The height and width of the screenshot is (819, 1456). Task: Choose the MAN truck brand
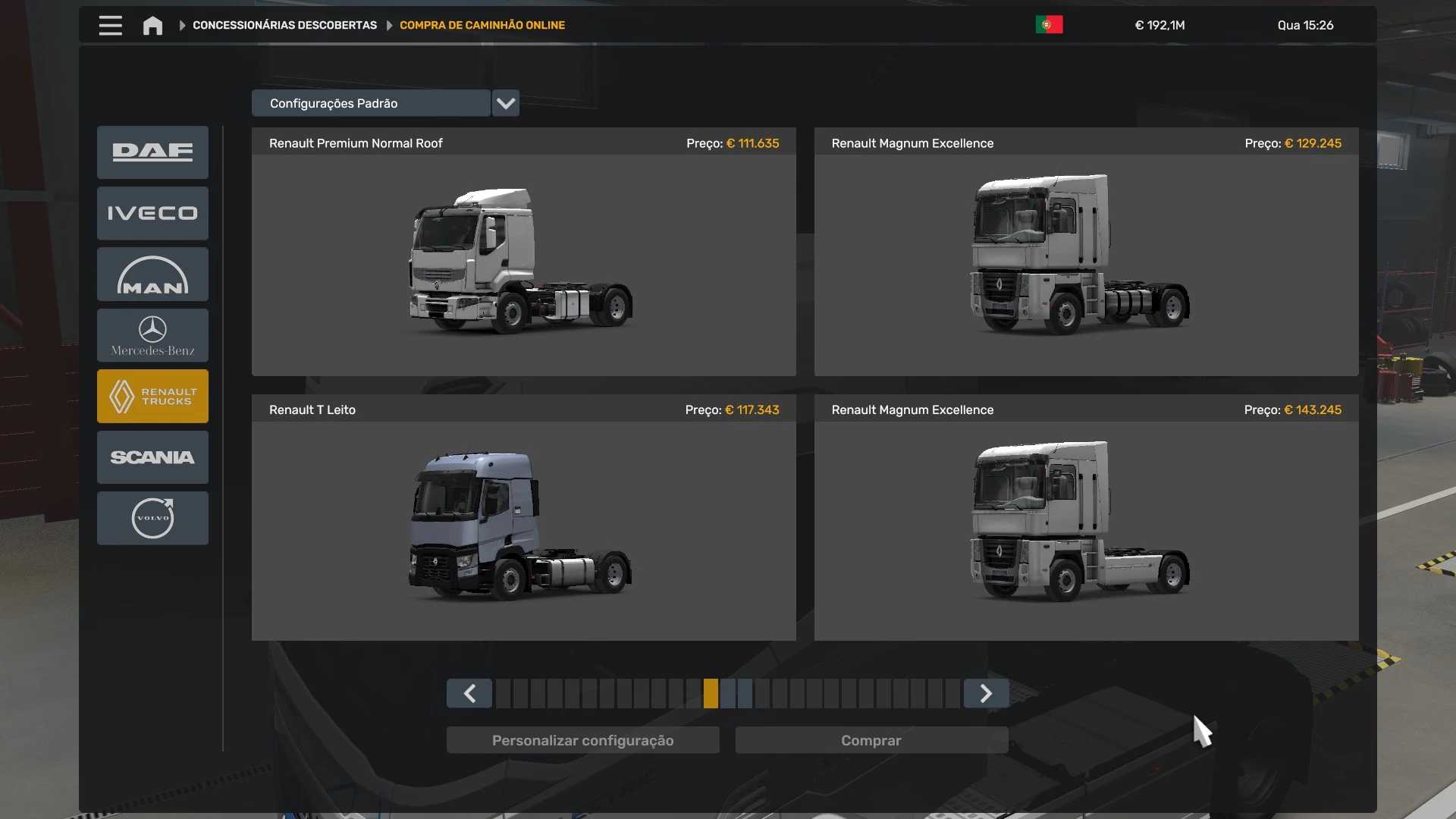pyautogui.click(x=152, y=275)
